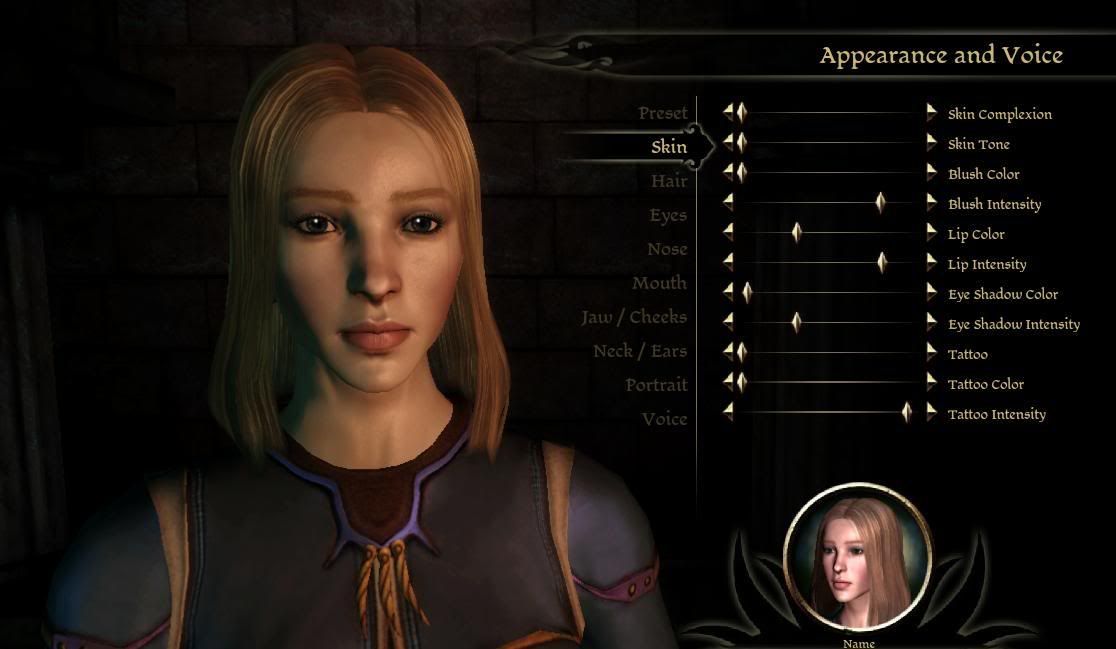Click the Tattoo Intensity slider handle
The height and width of the screenshot is (649, 1116).
coord(907,413)
